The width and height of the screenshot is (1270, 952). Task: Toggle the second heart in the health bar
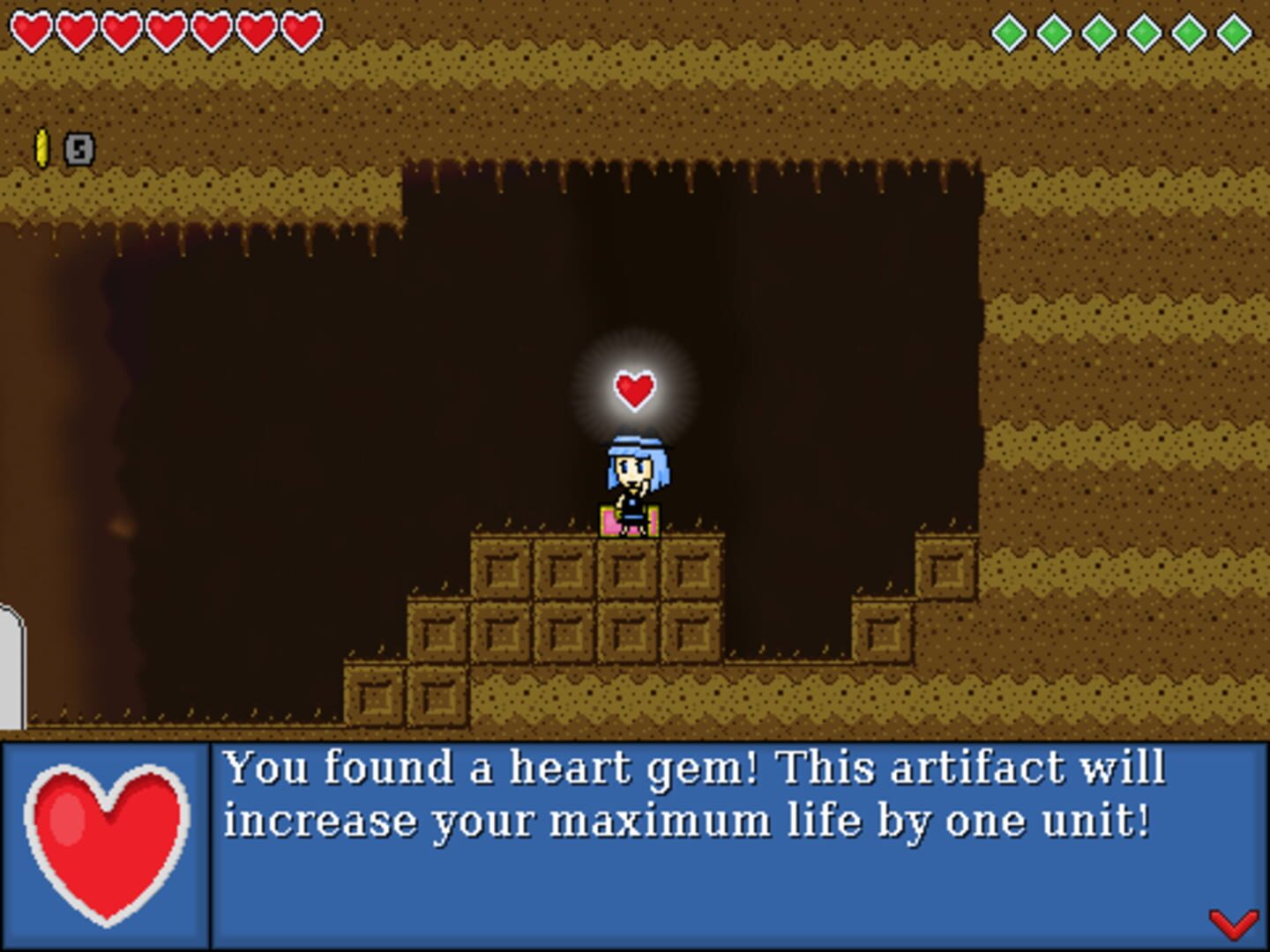click(x=77, y=29)
